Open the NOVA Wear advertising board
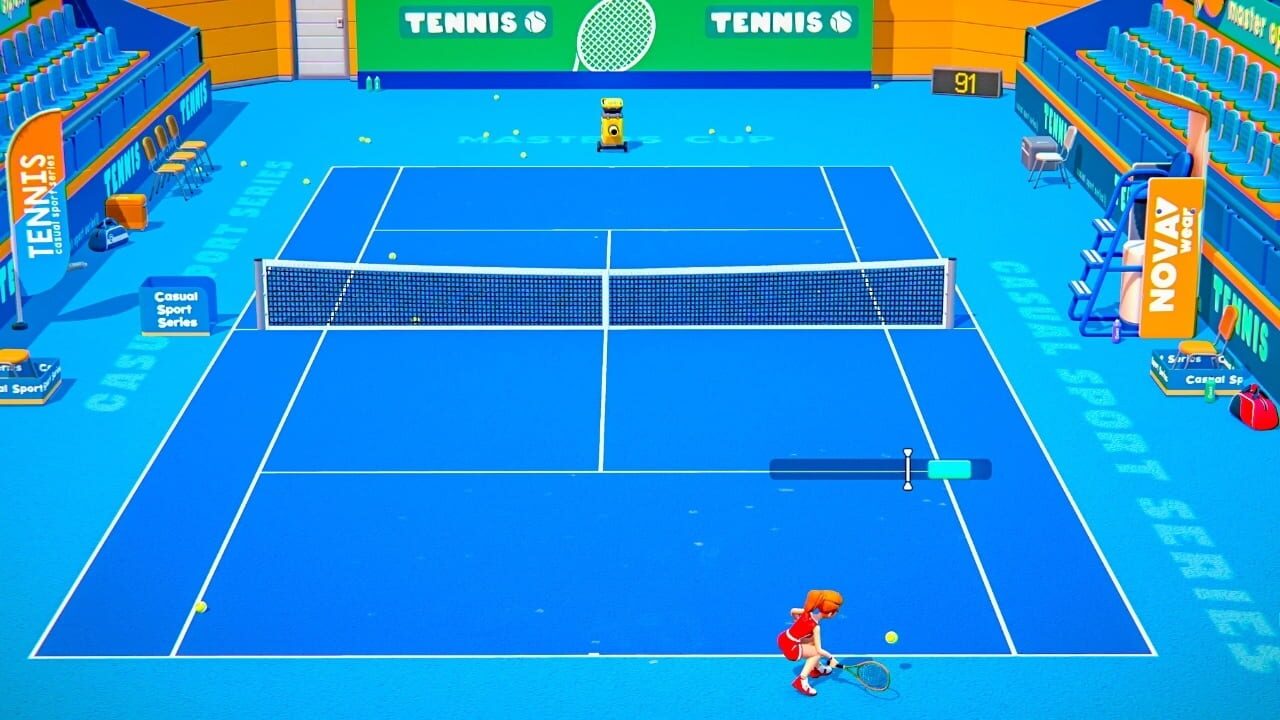The image size is (1280, 720). point(1171,255)
